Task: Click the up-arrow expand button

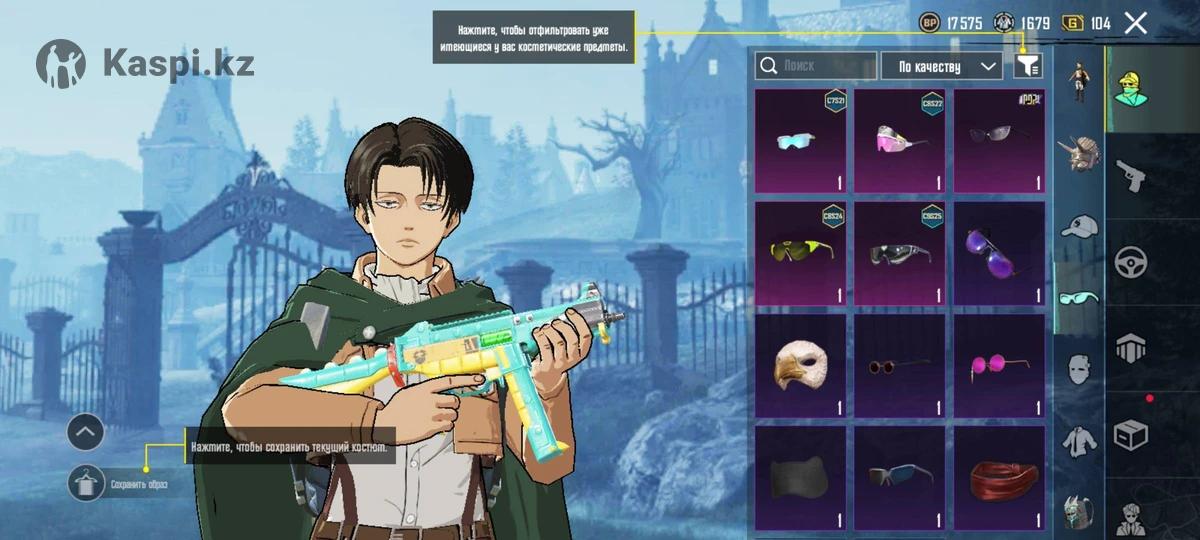Action: pyautogui.click(x=86, y=432)
